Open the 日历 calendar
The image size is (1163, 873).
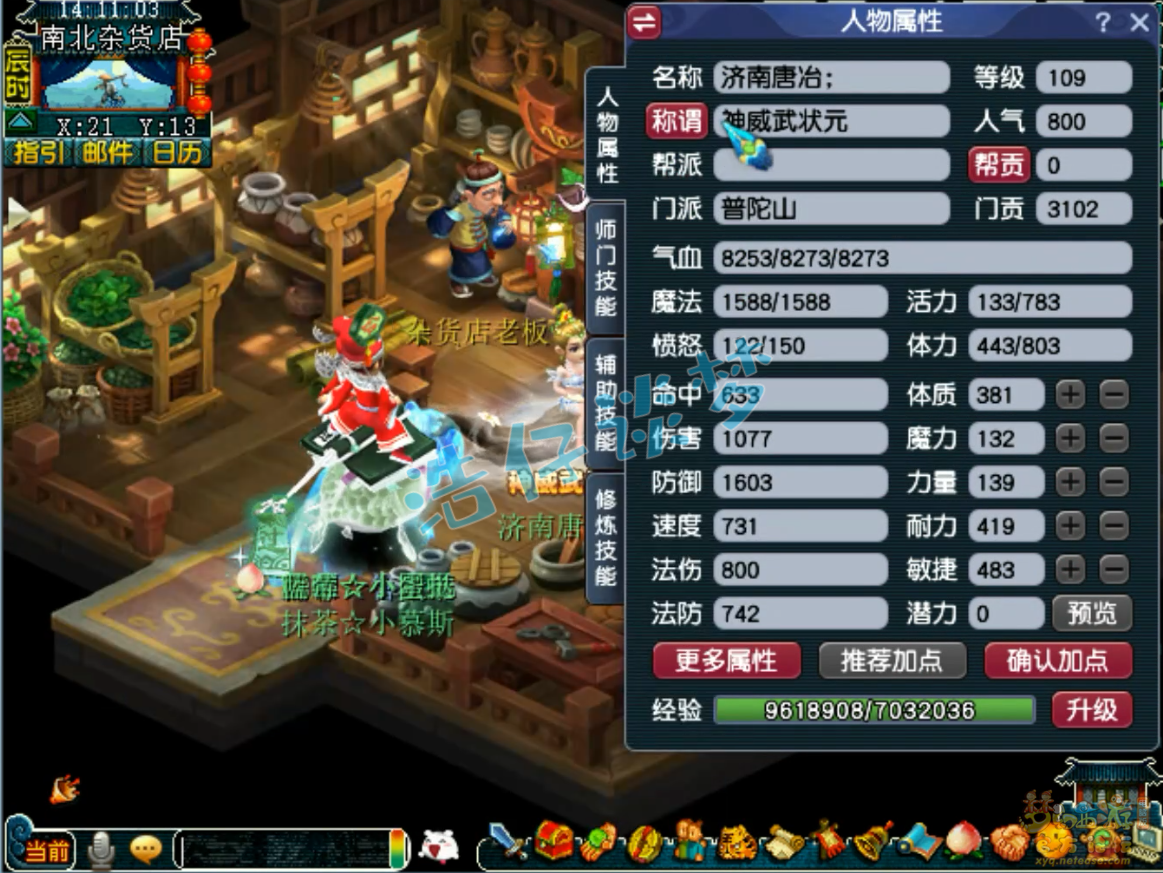tap(177, 152)
